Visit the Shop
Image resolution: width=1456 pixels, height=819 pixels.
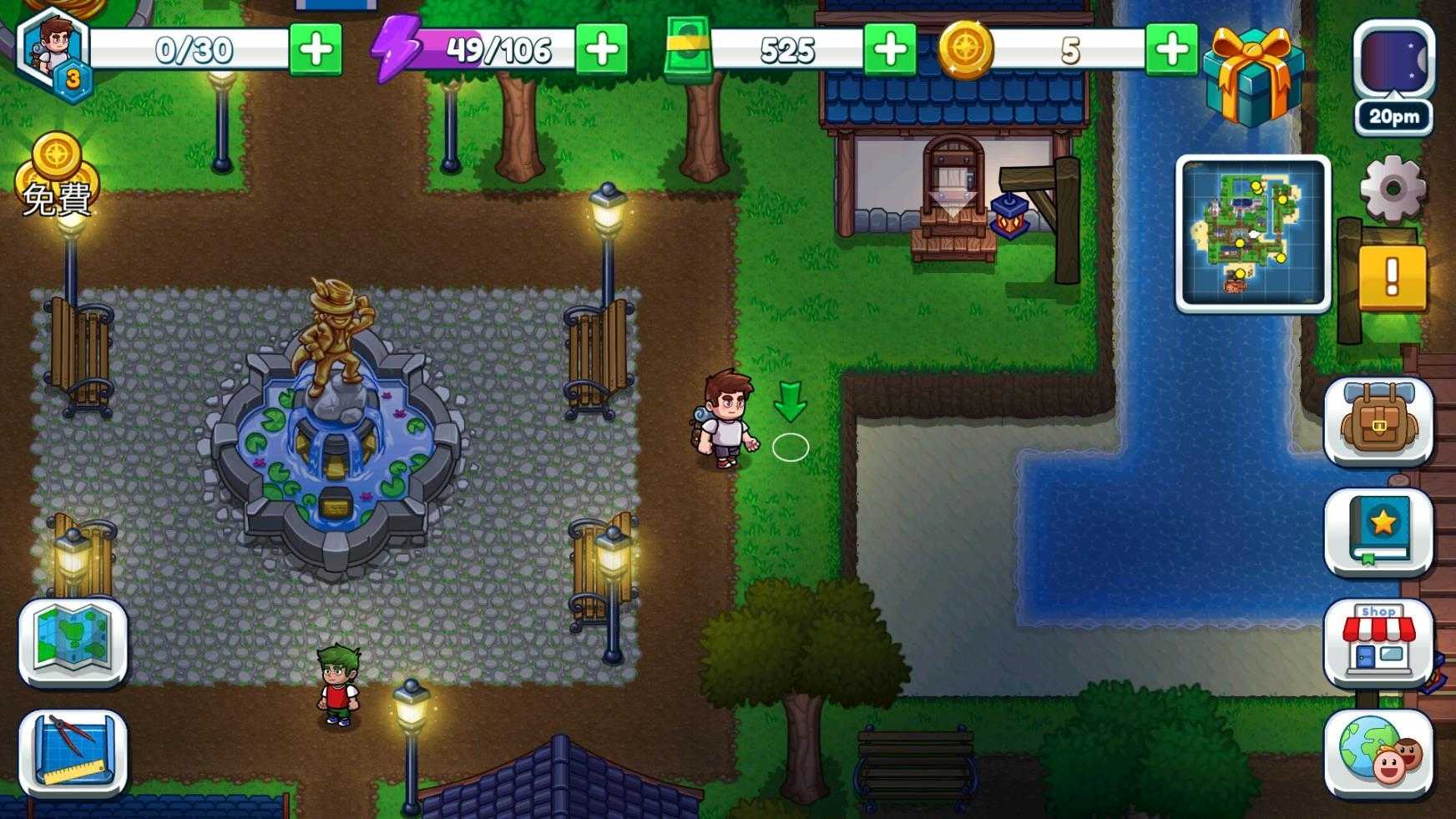point(1378,641)
